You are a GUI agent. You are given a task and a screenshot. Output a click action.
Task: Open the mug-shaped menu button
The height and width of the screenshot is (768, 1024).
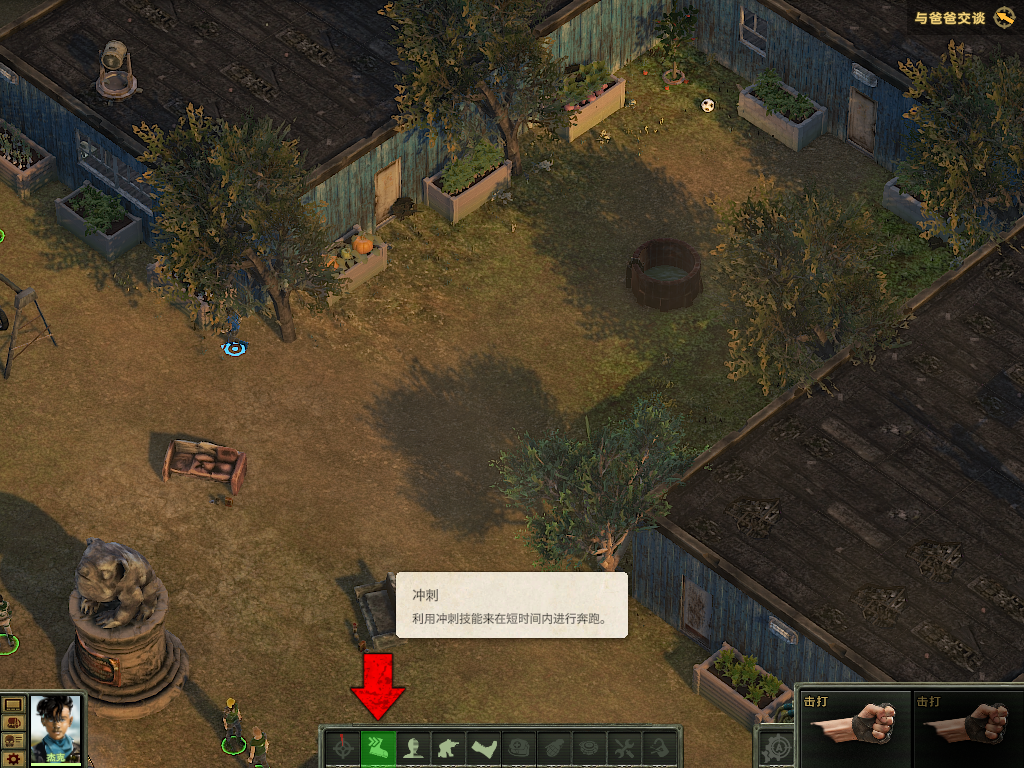14,722
